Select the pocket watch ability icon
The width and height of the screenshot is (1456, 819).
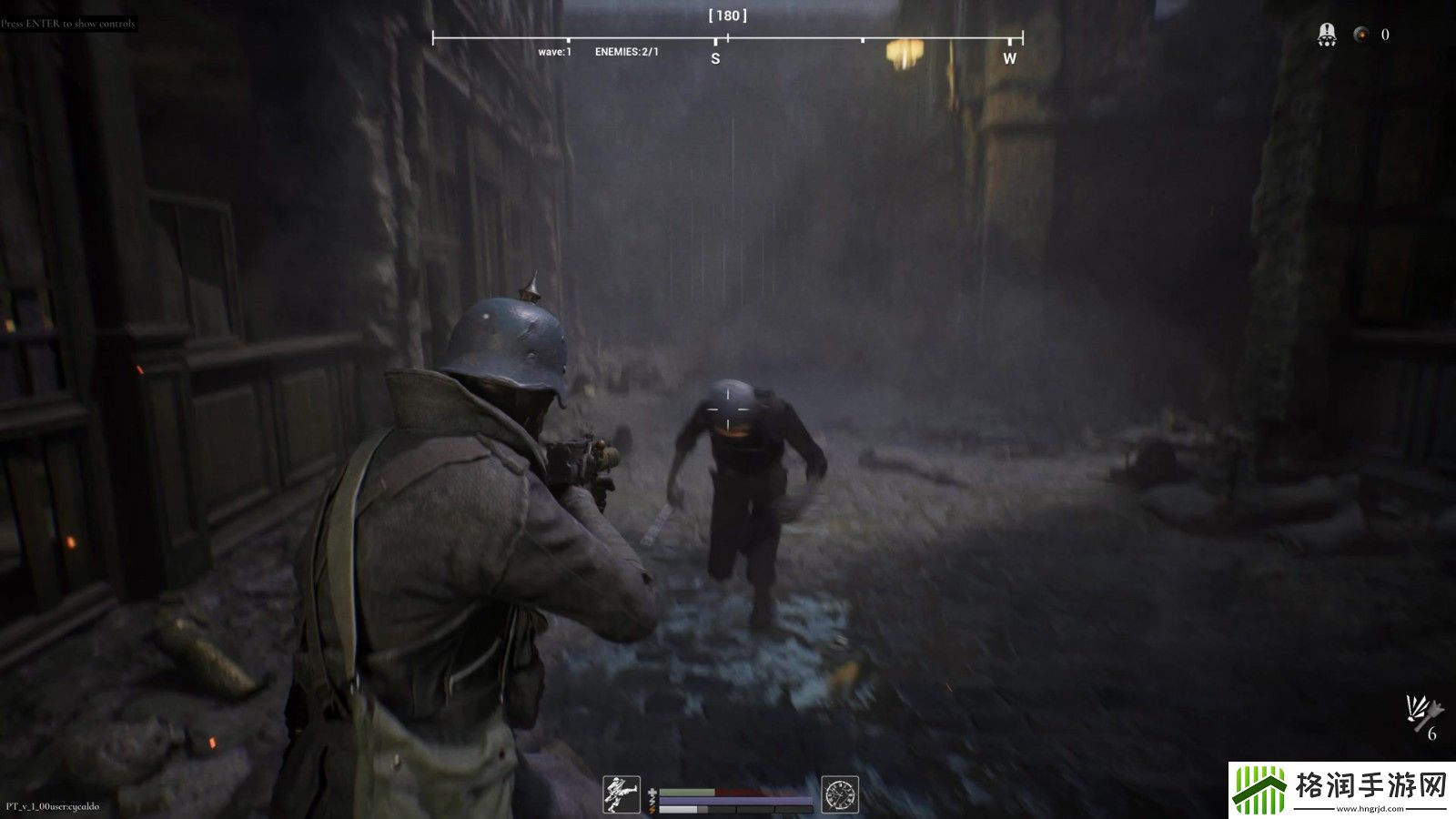(840, 794)
